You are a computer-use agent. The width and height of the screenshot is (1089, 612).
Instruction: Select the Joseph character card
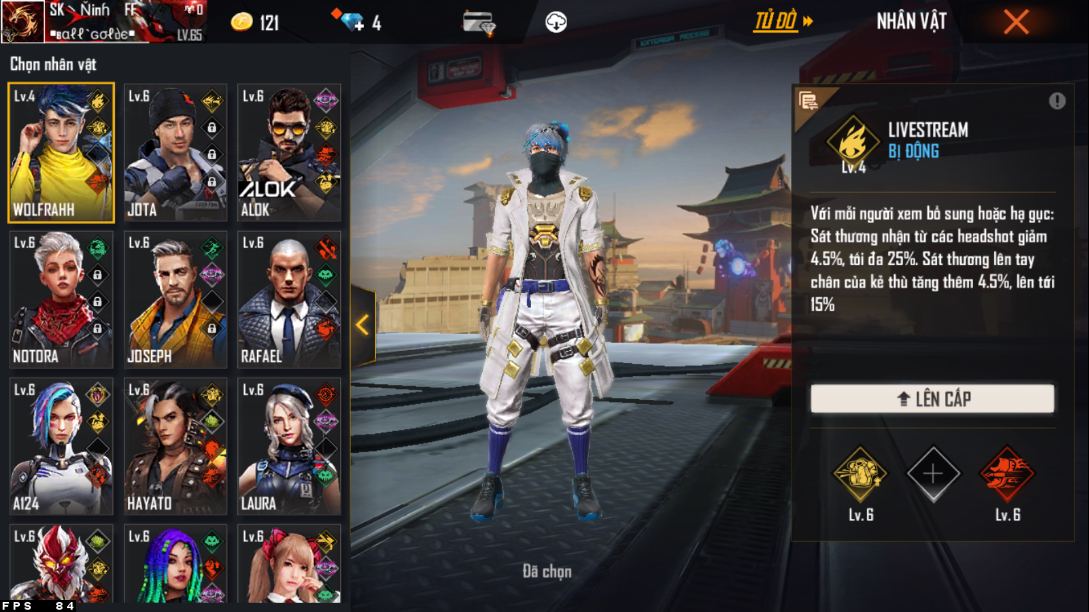(x=175, y=300)
